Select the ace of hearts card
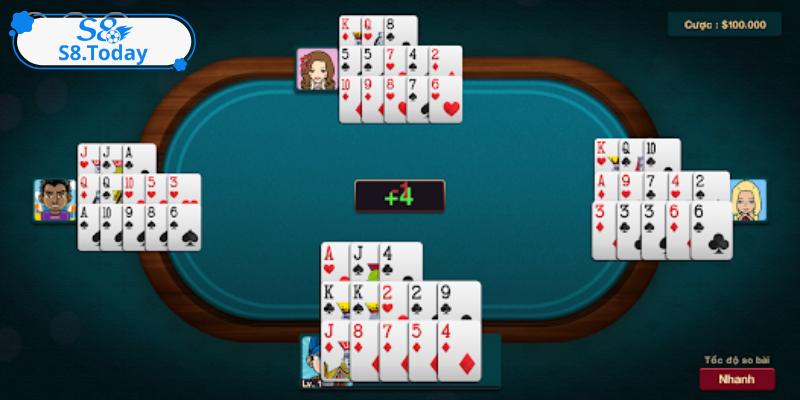800x400 pixels. click(x=333, y=262)
